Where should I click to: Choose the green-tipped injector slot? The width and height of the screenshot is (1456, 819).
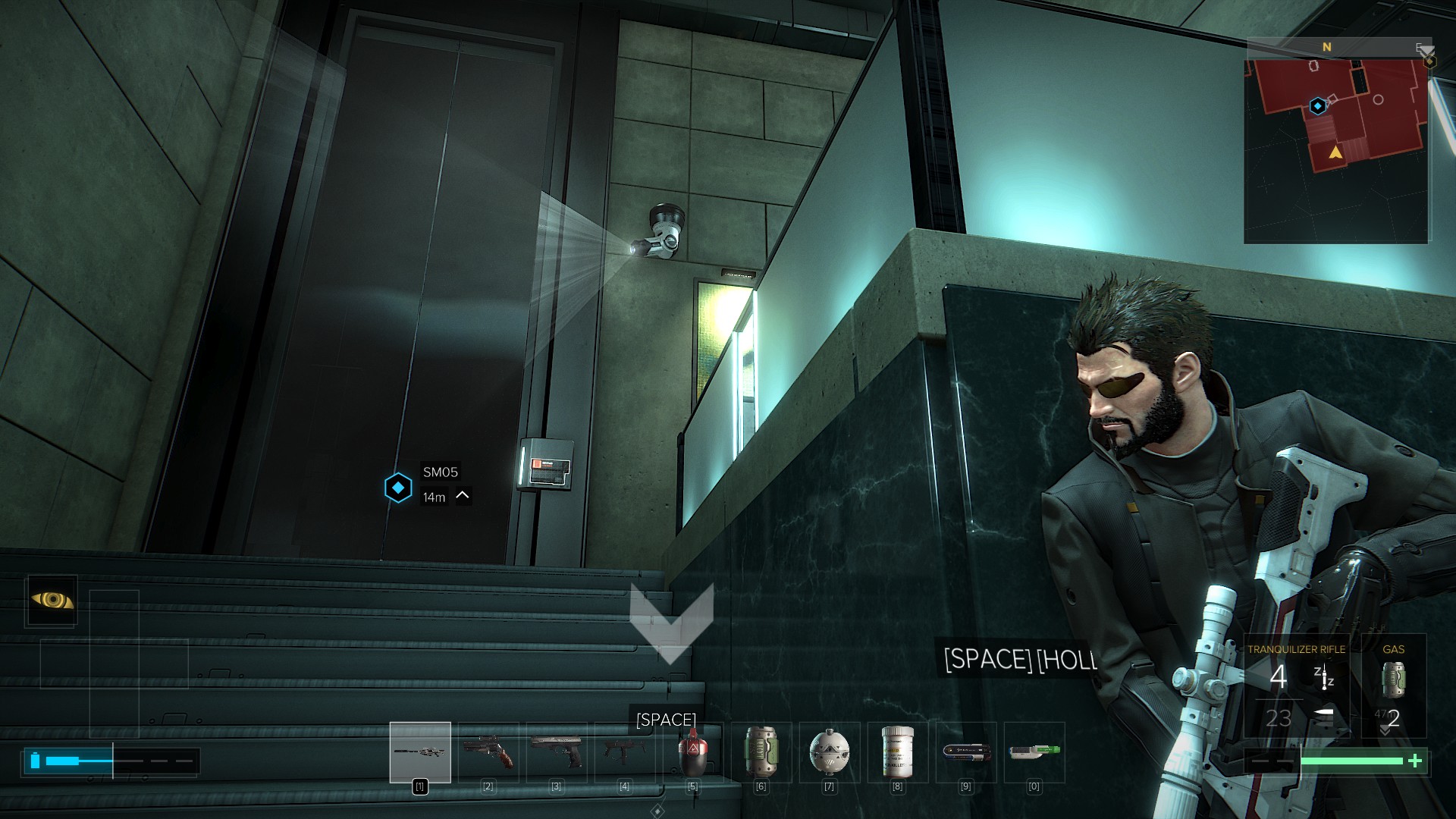tap(1034, 752)
